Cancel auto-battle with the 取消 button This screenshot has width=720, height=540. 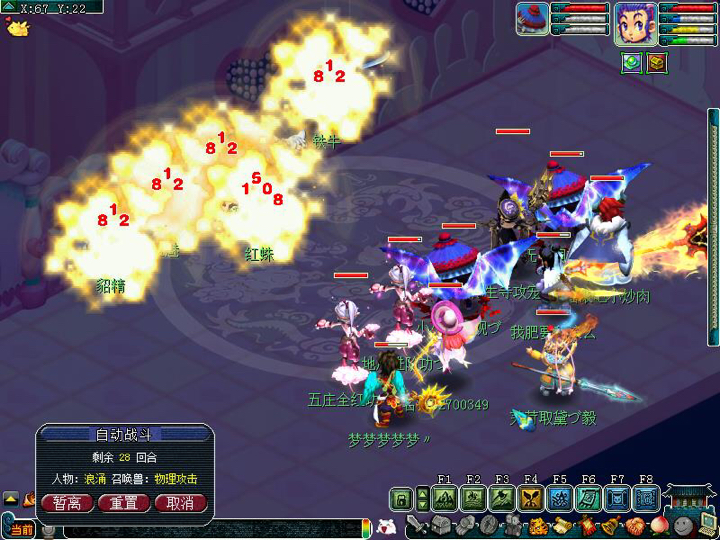(x=180, y=503)
